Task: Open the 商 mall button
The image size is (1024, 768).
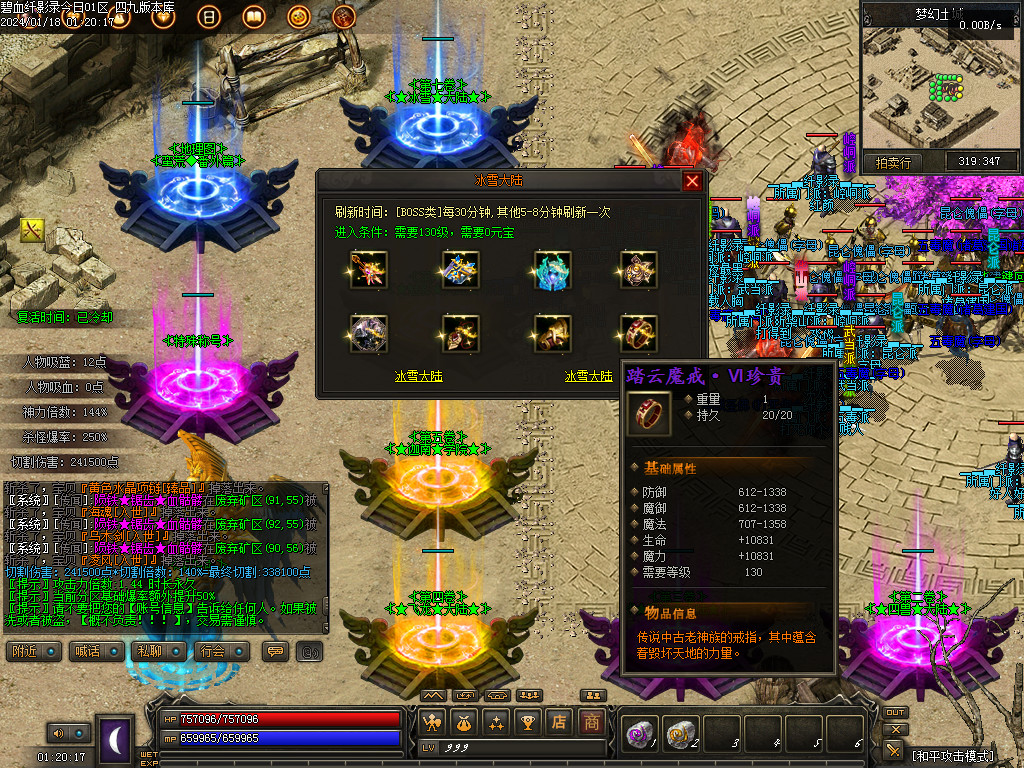Action: [x=592, y=721]
